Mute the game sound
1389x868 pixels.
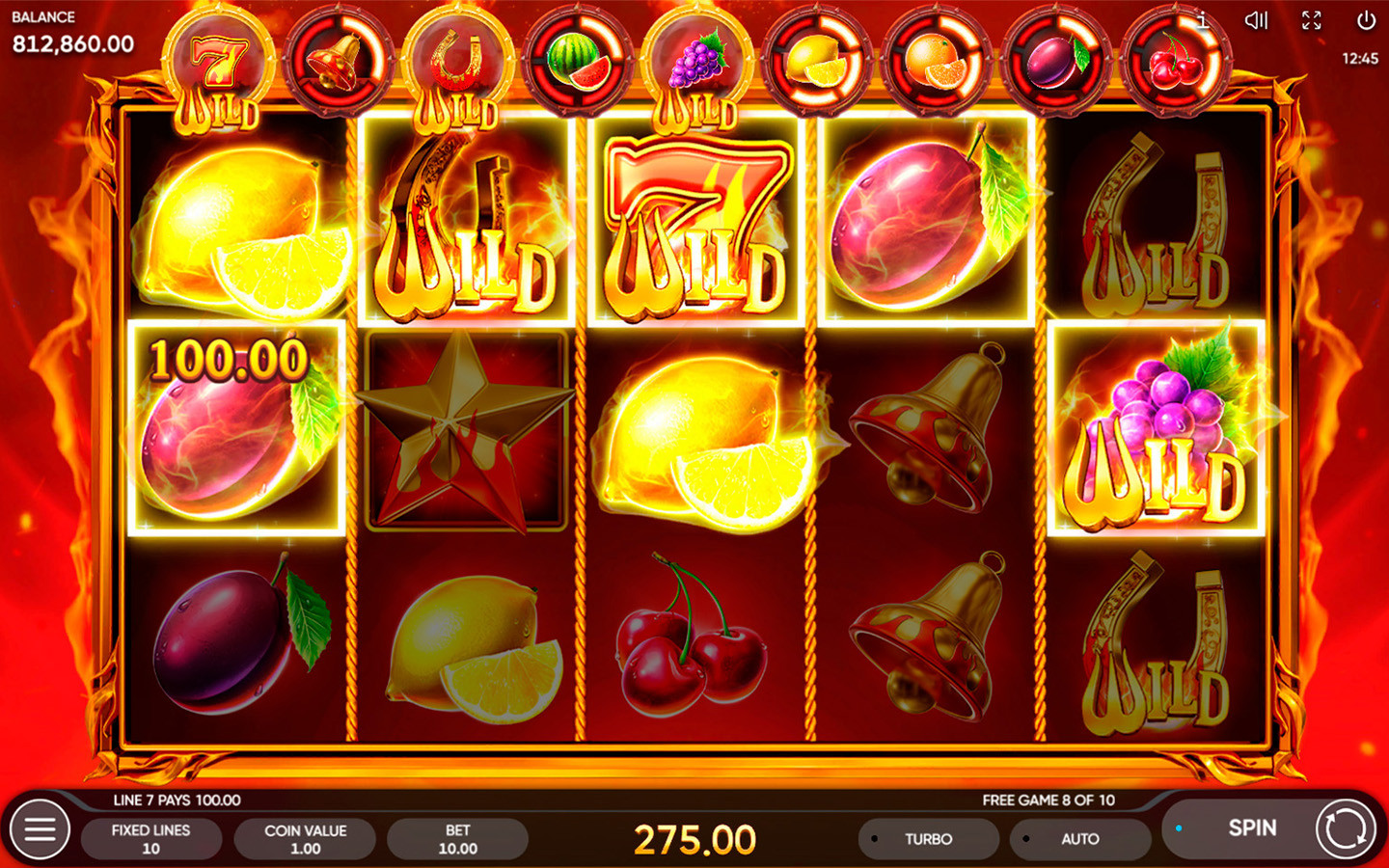pyautogui.click(x=1256, y=19)
